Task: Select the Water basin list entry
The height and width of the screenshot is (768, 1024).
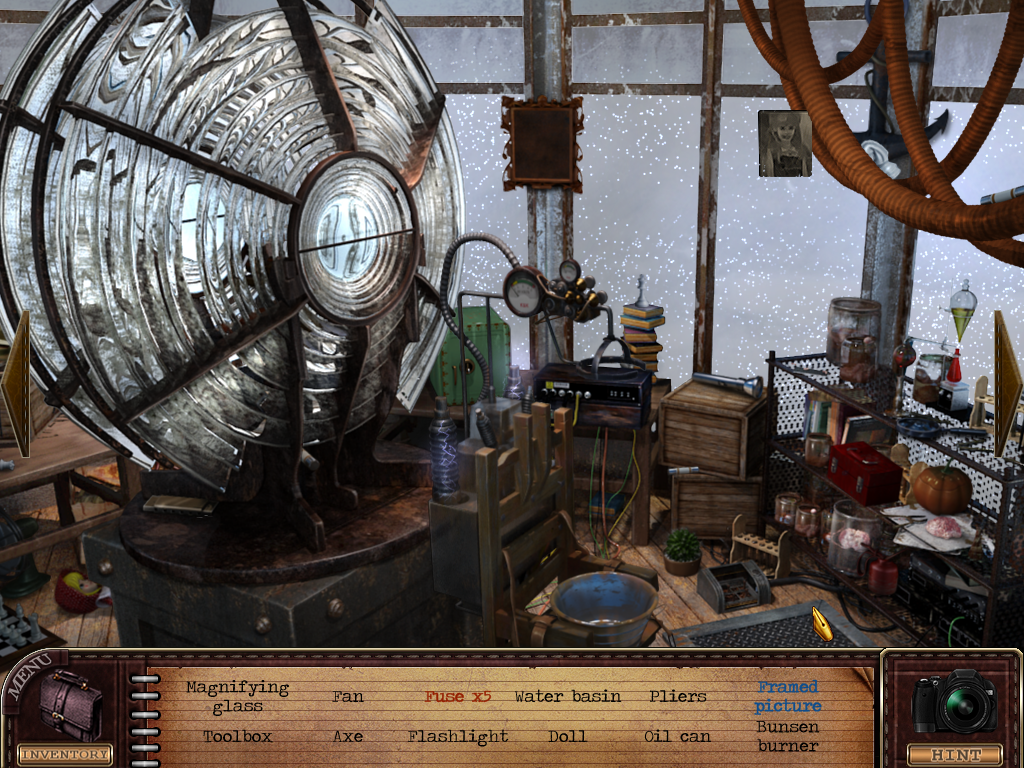Action: (x=567, y=696)
